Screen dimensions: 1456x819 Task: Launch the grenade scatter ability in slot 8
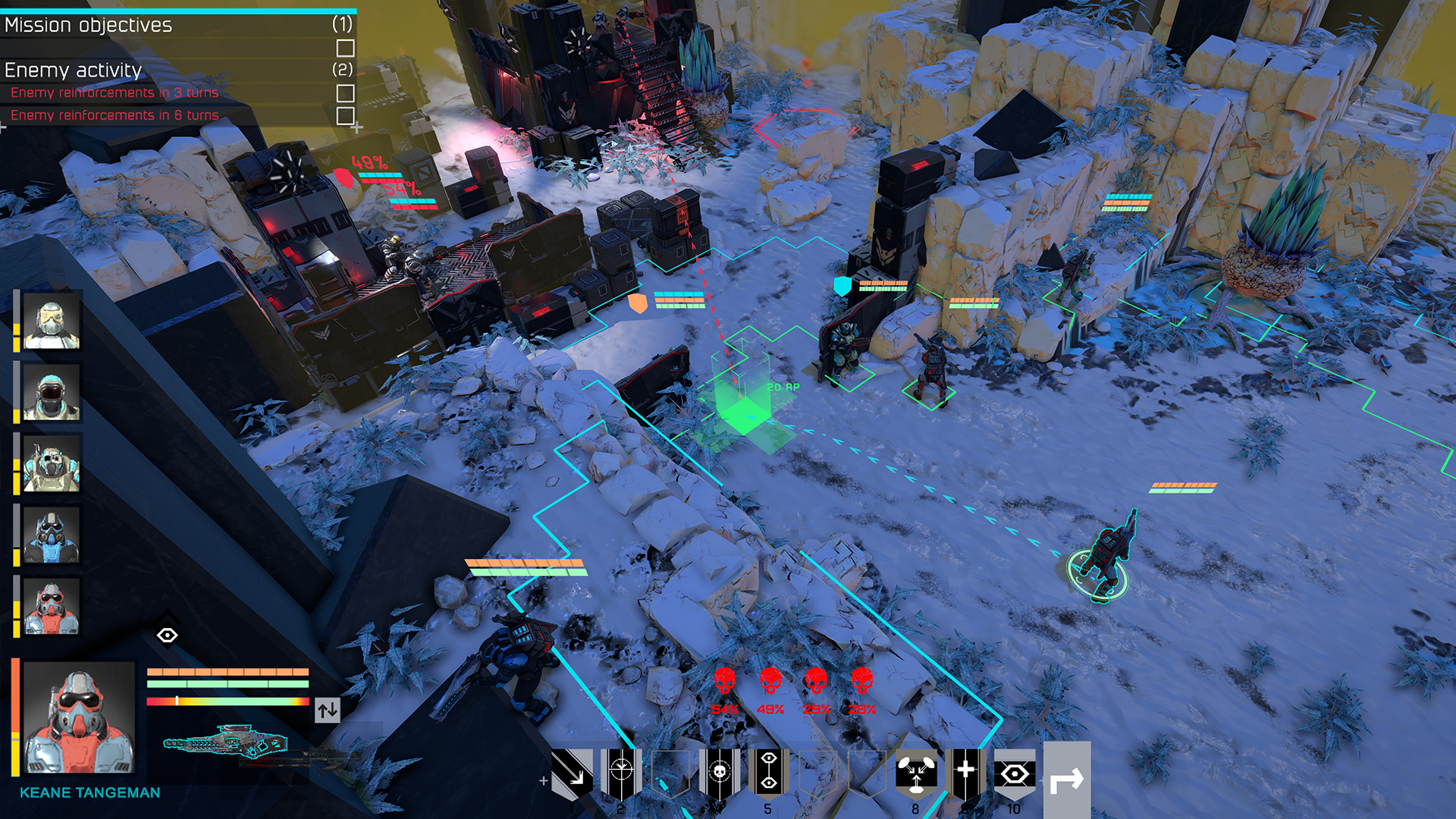[x=915, y=772]
